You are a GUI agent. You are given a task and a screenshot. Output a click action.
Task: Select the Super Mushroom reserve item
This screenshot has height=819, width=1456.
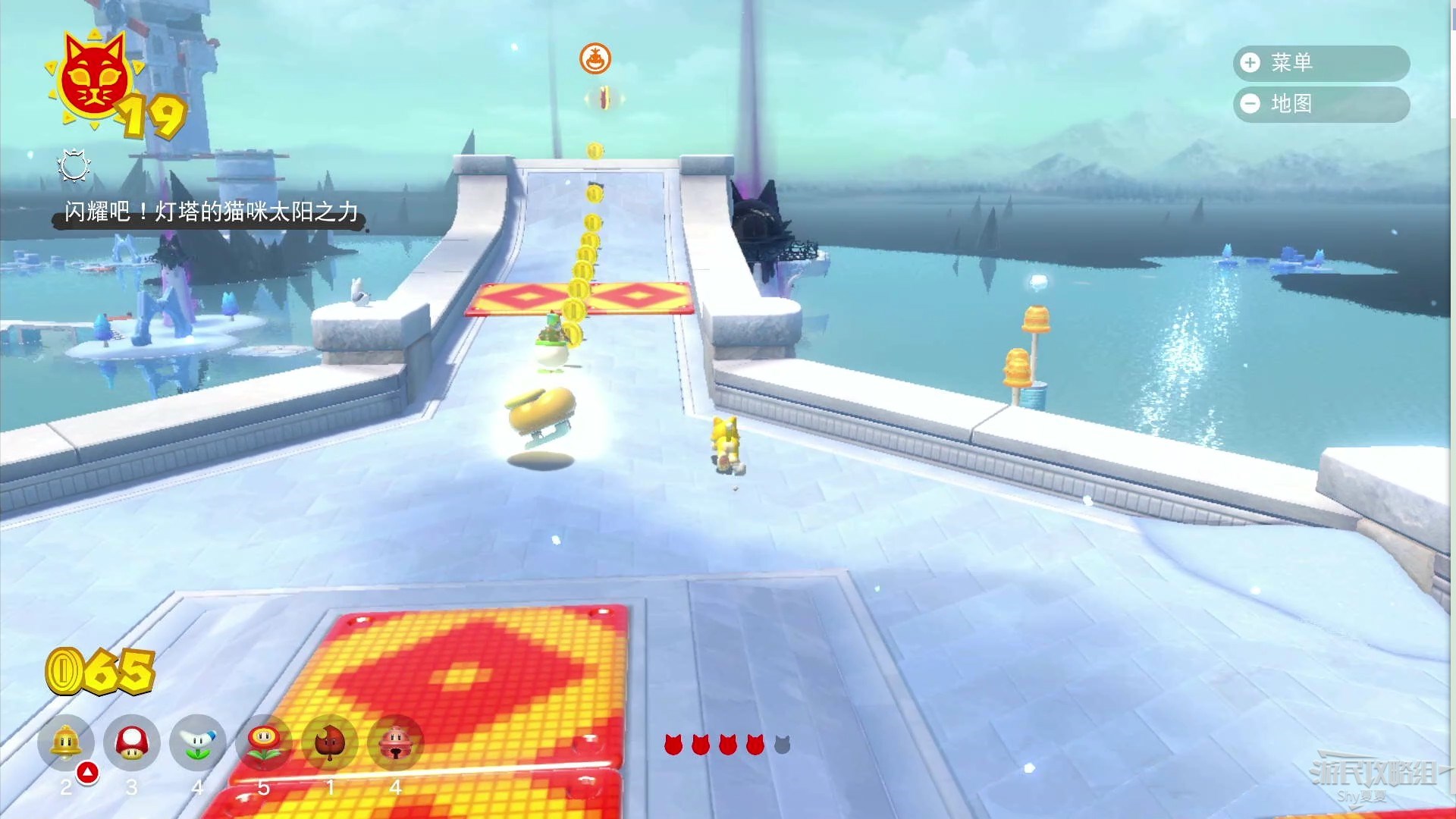point(132,742)
